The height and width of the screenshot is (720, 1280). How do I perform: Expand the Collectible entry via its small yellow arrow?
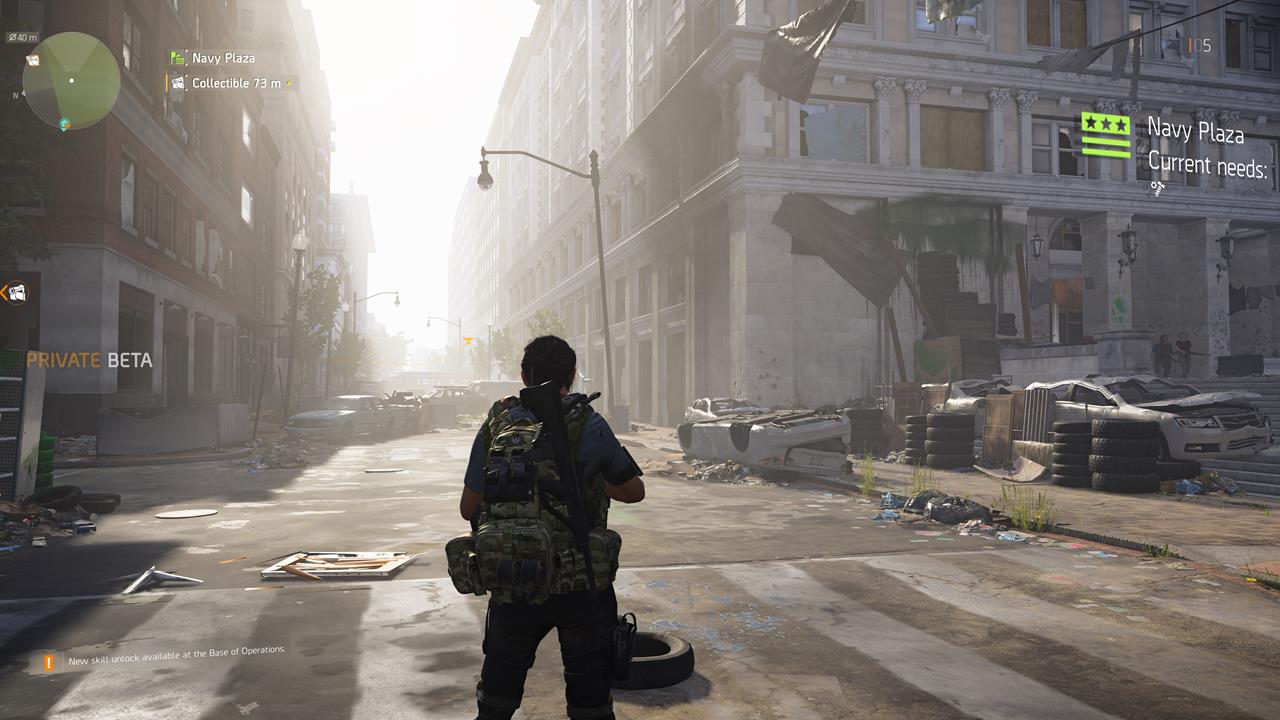coord(288,83)
